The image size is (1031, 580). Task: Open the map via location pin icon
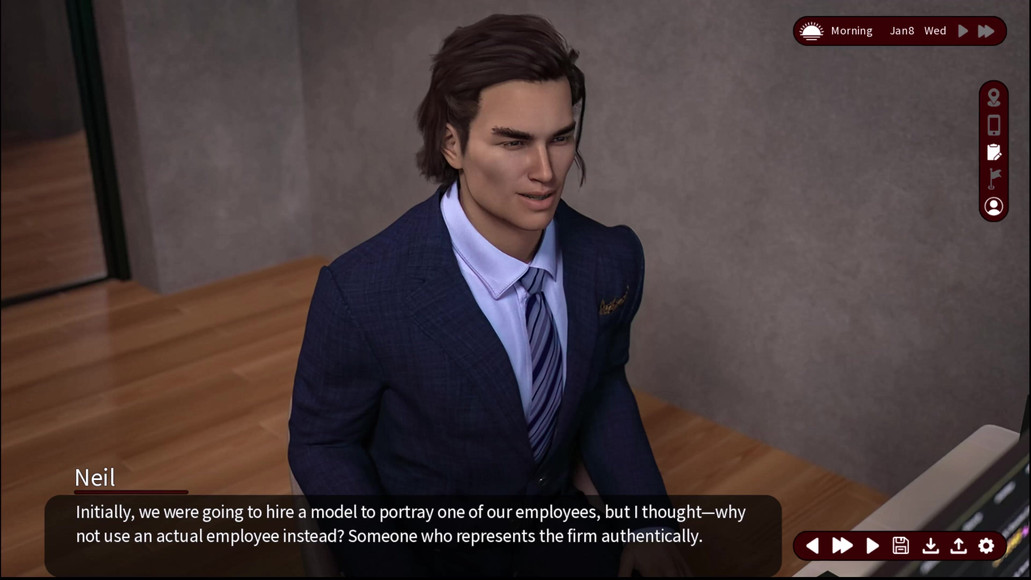[993, 97]
